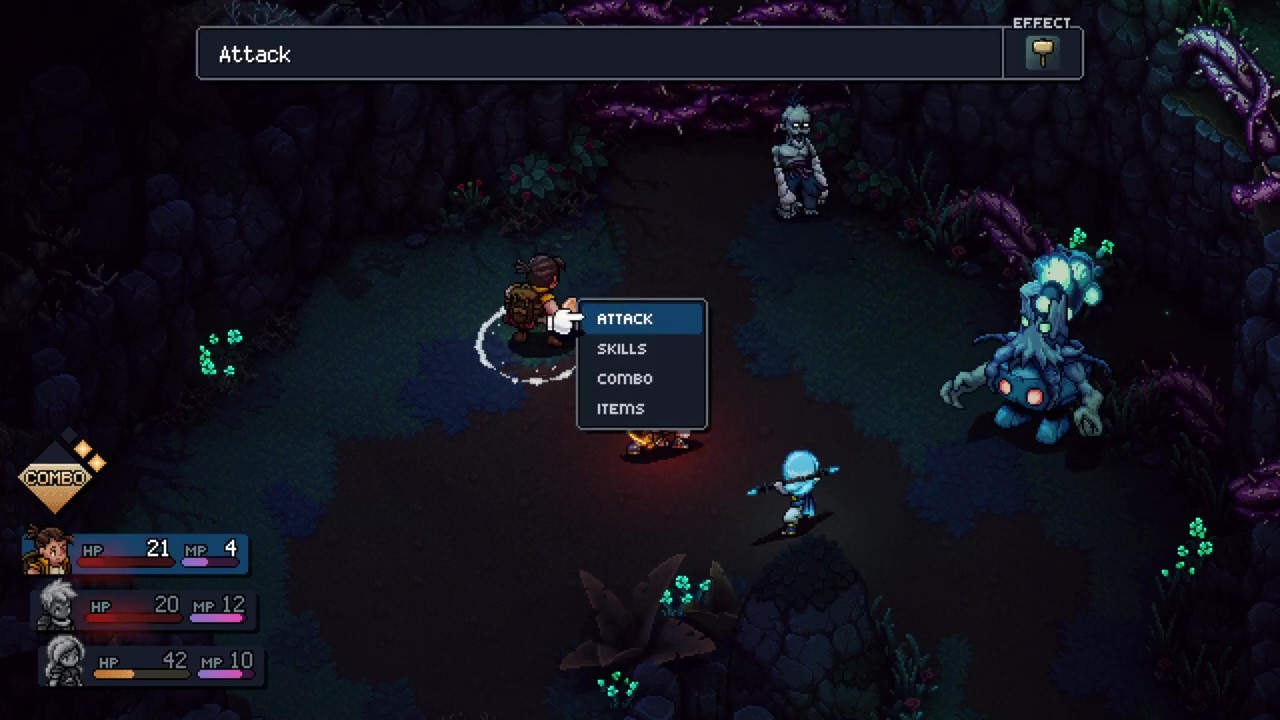Select the spiky silver-haired party portrait
This screenshot has width=1280, height=720.
(x=57, y=606)
